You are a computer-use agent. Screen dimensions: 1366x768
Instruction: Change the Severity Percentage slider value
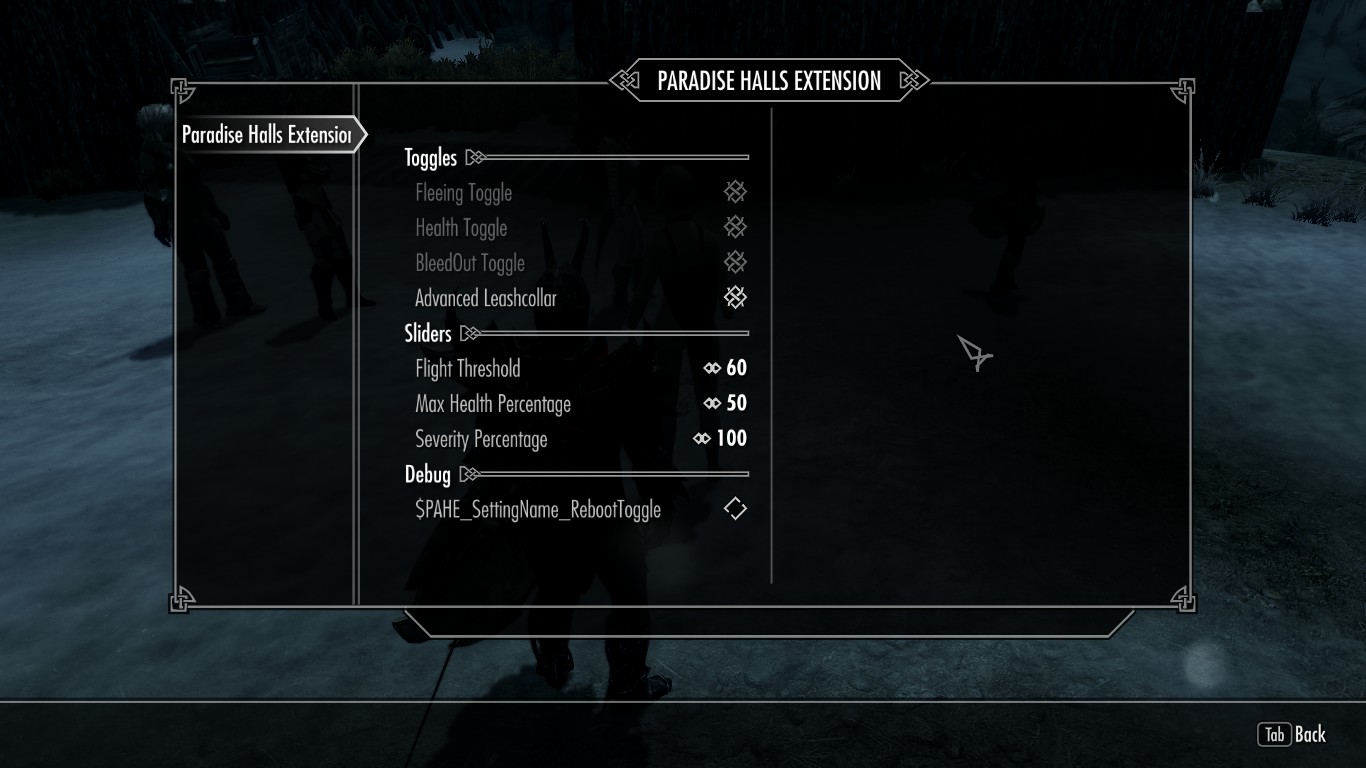point(580,438)
